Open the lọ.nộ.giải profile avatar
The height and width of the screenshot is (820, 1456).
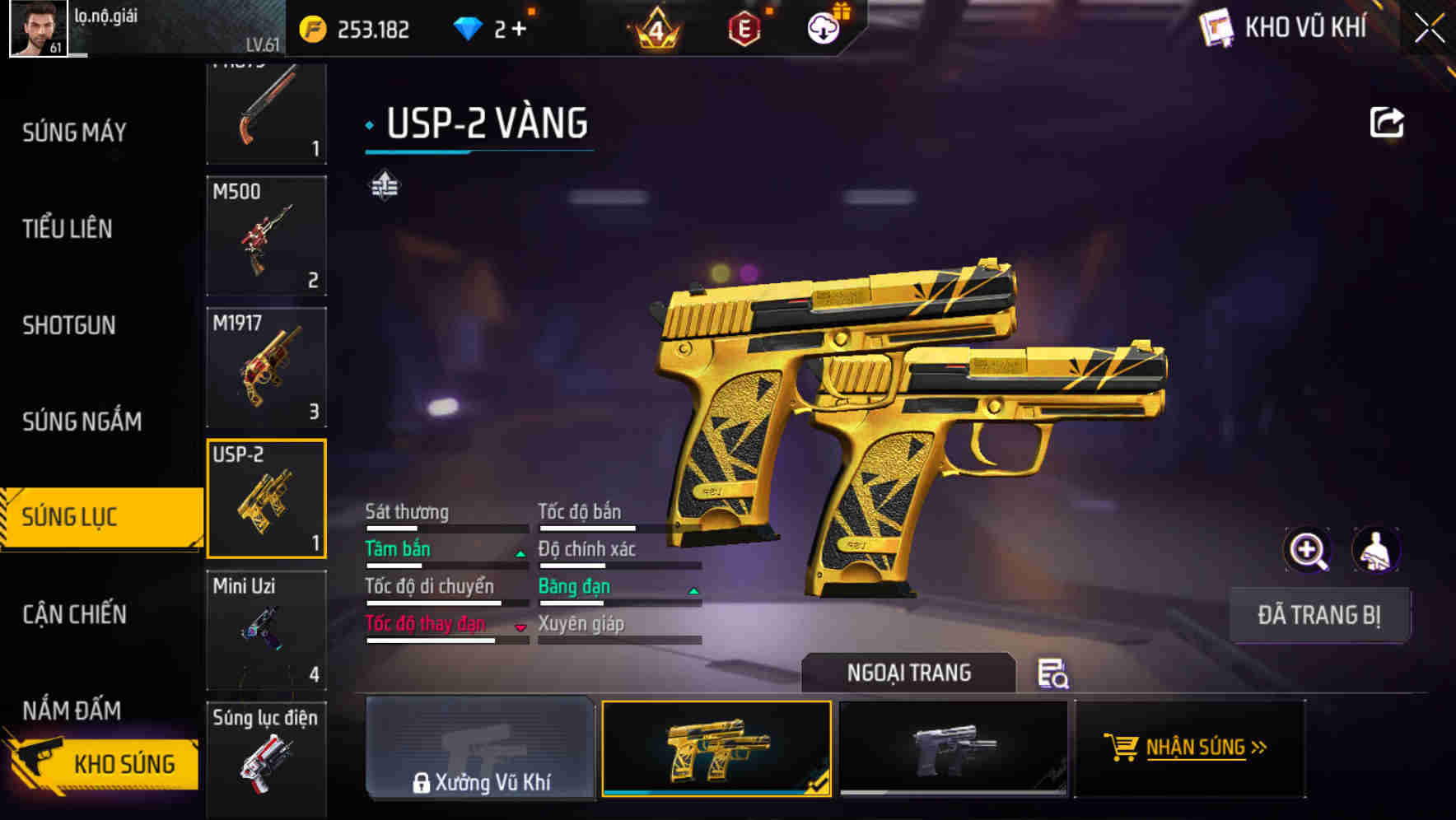coord(36,28)
